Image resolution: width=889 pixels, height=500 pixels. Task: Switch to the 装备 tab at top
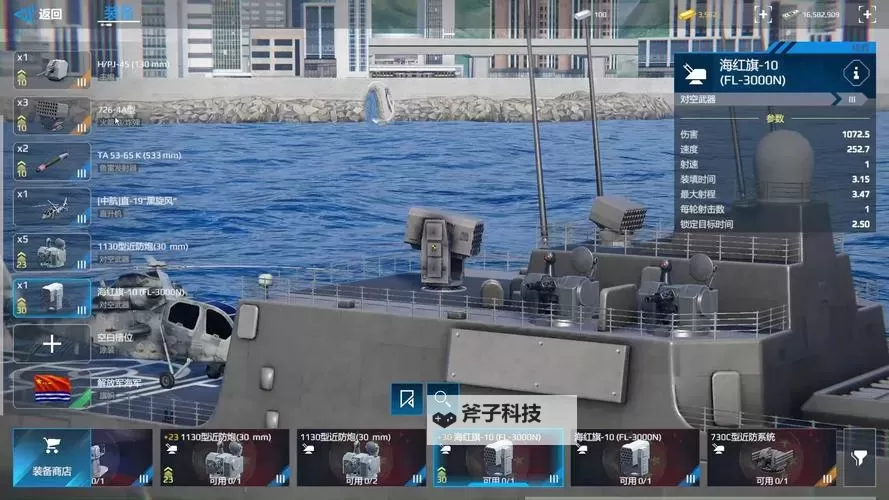click(119, 13)
